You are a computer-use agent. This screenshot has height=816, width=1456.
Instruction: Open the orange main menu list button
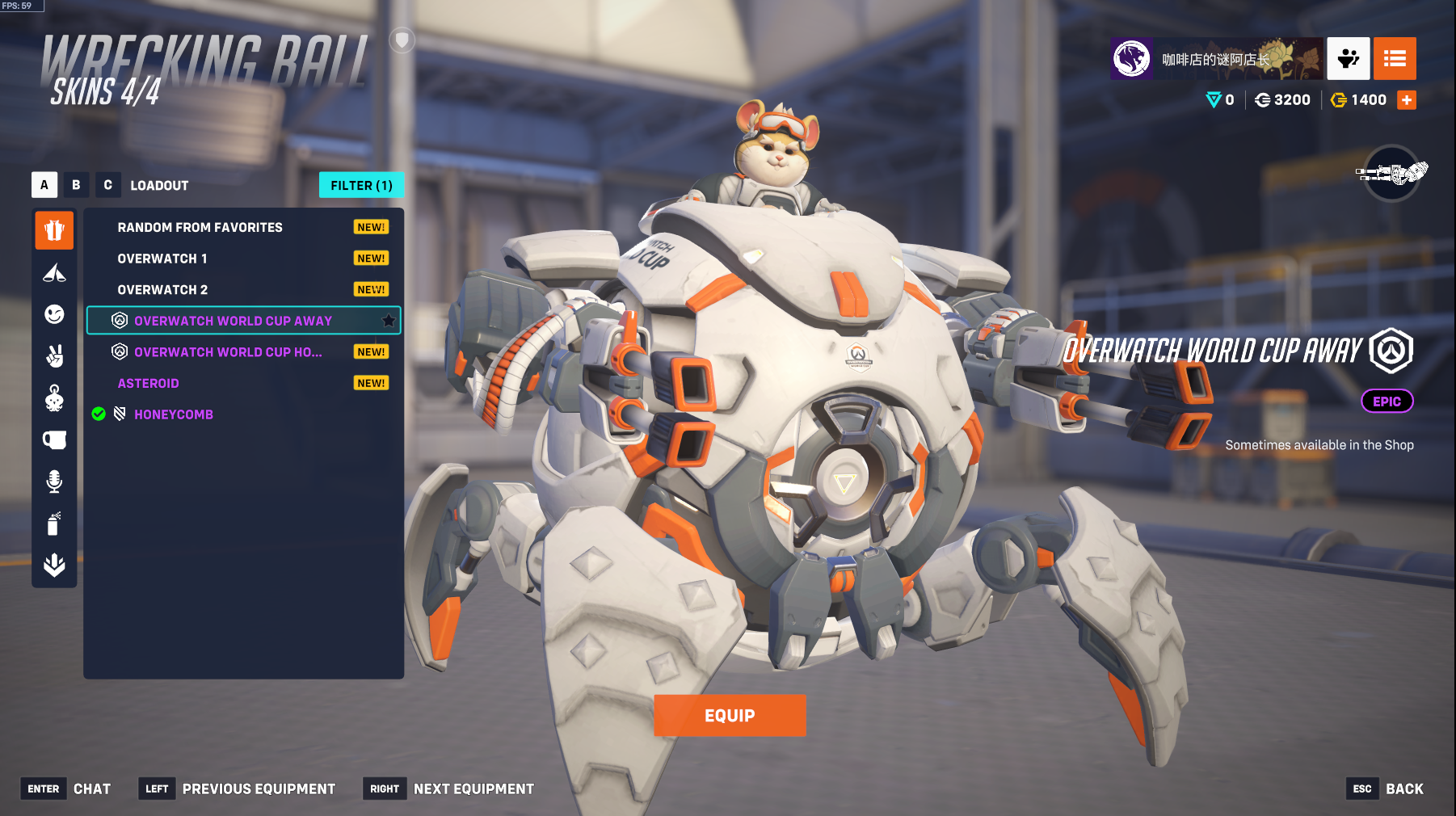(x=1395, y=58)
